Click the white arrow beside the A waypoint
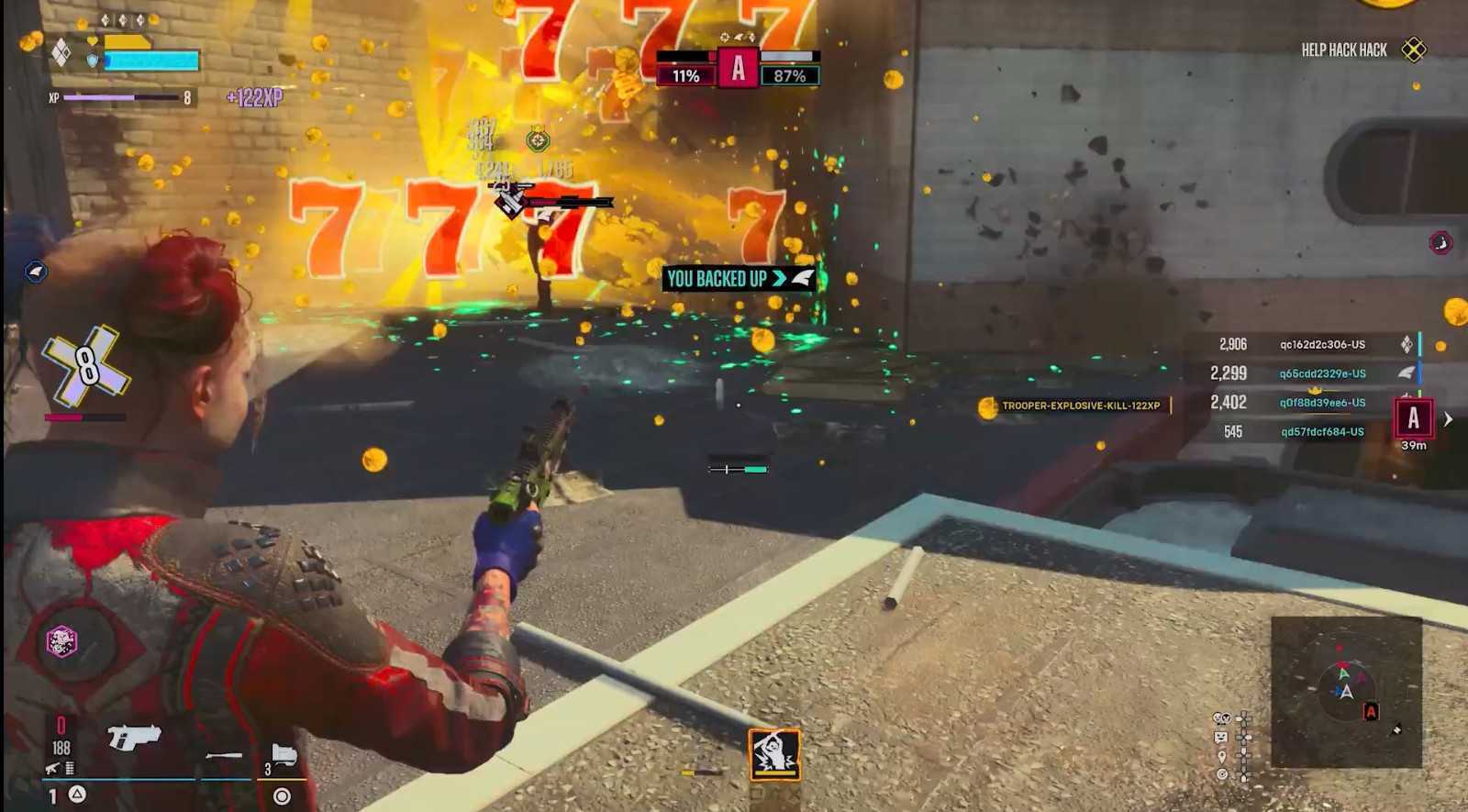 [1448, 418]
